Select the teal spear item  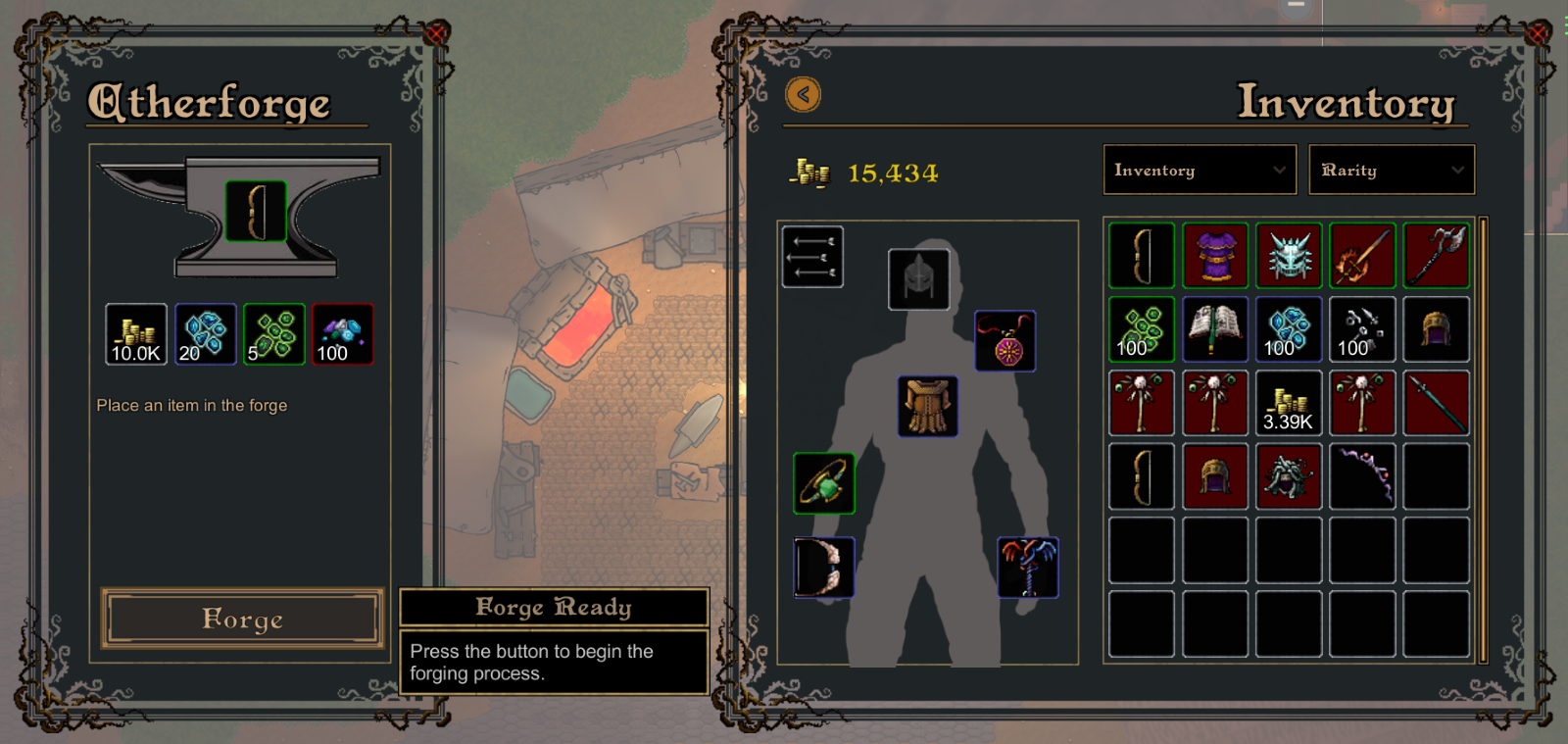pos(1436,403)
